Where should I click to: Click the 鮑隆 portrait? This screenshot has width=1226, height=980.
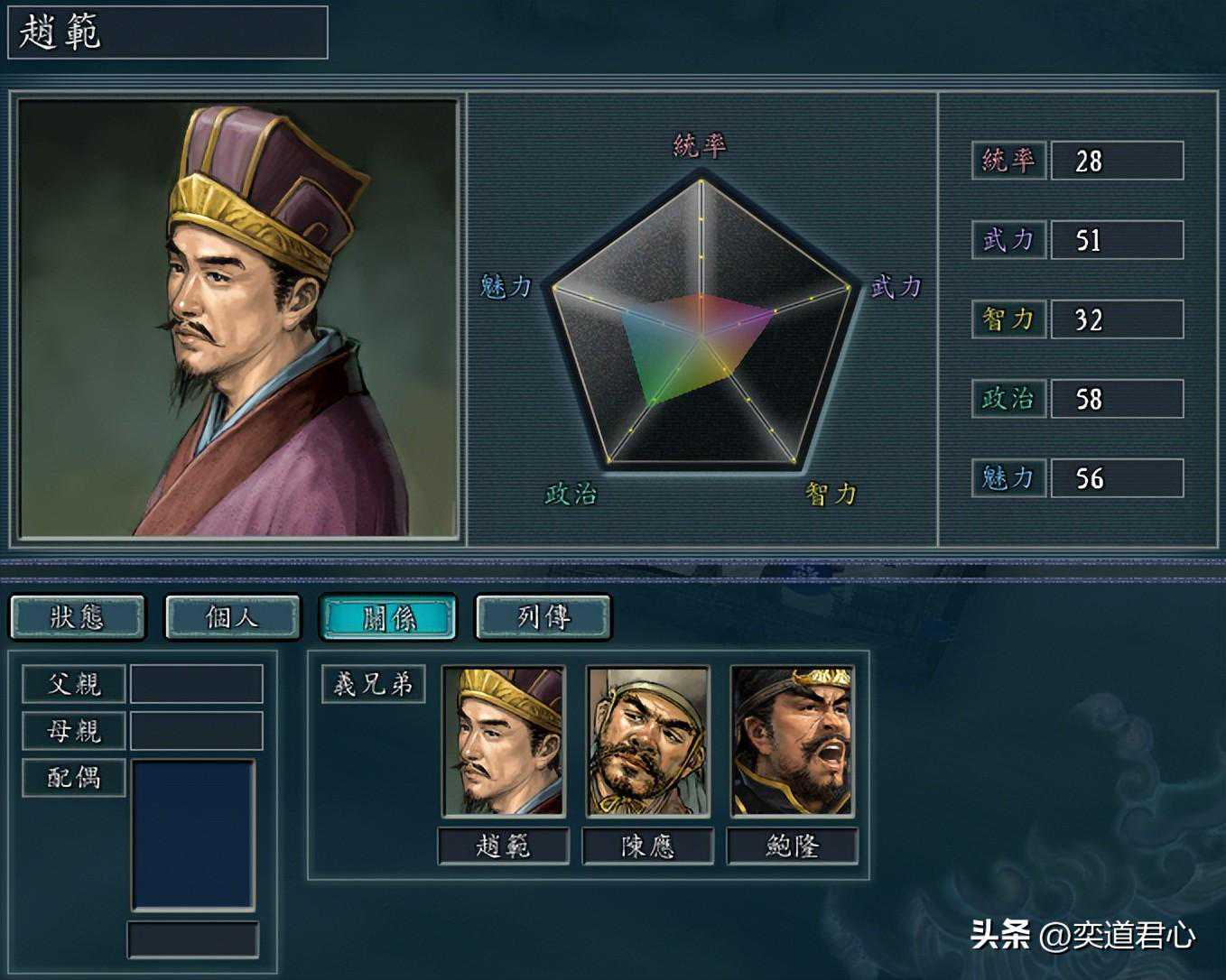792,742
